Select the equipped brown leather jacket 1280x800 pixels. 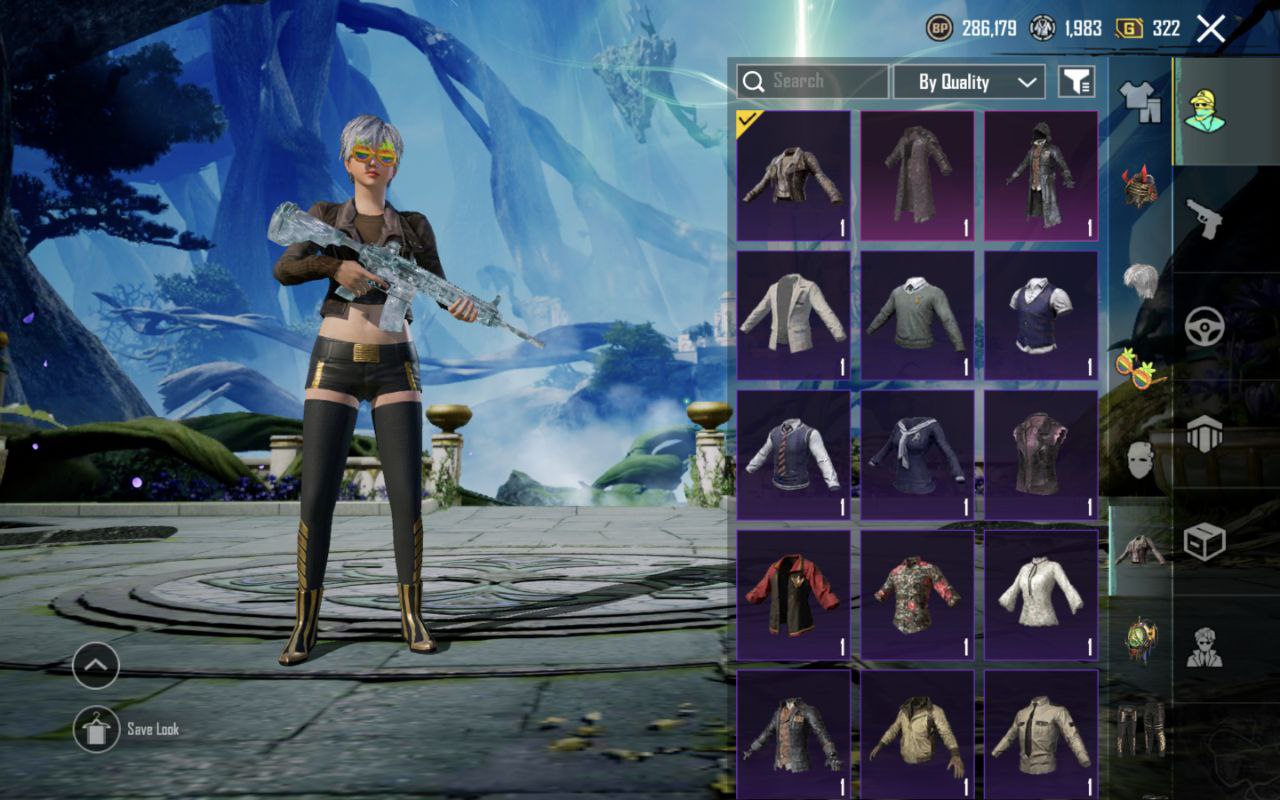[793, 176]
